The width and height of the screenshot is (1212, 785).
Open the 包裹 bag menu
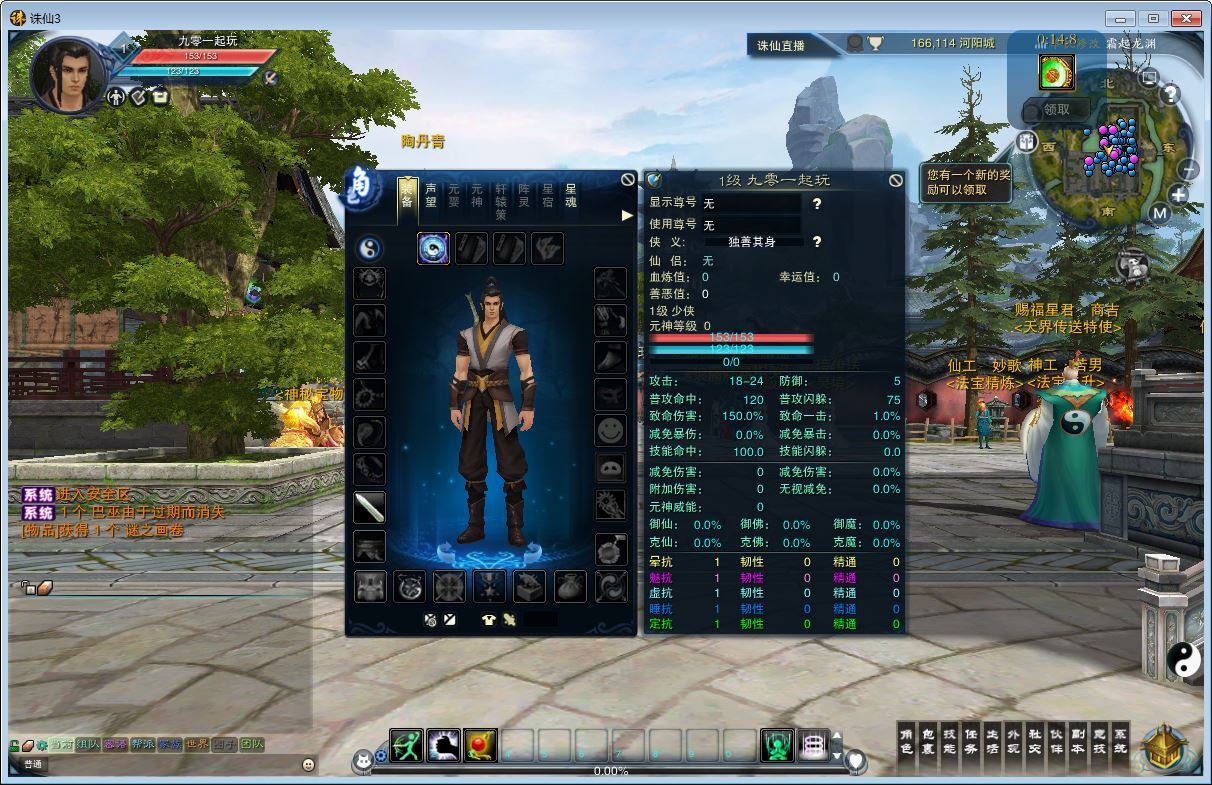[x=927, y=741]
